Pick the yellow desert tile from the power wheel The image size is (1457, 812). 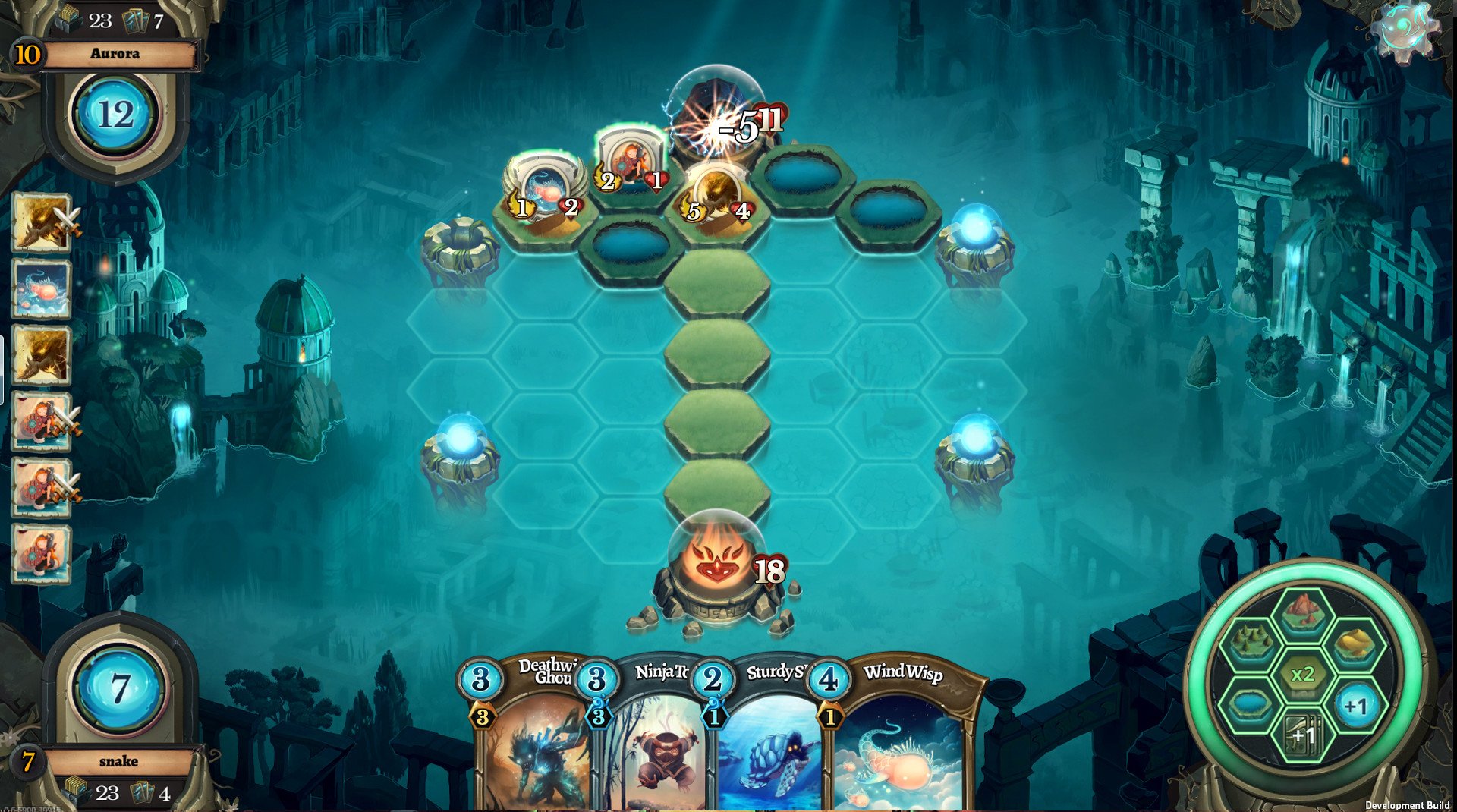pos(1355,642)
